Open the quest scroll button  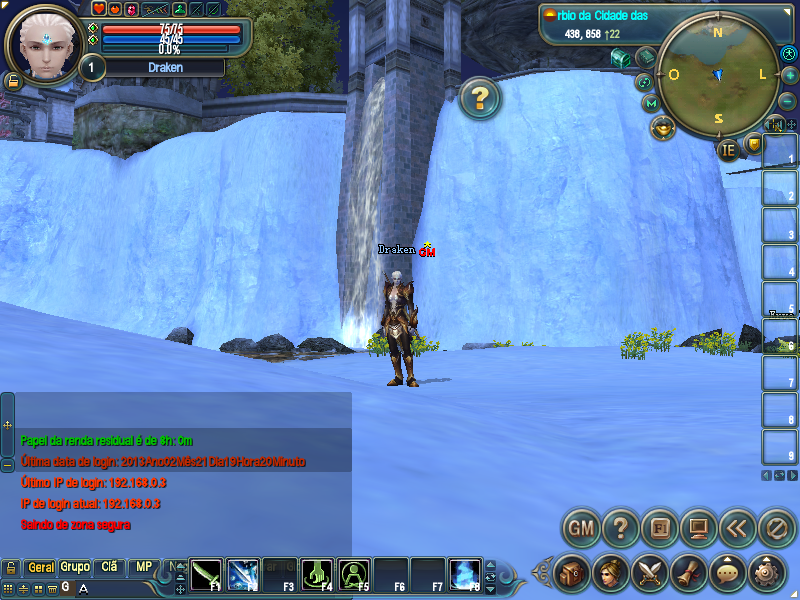(x=688, y=572)
